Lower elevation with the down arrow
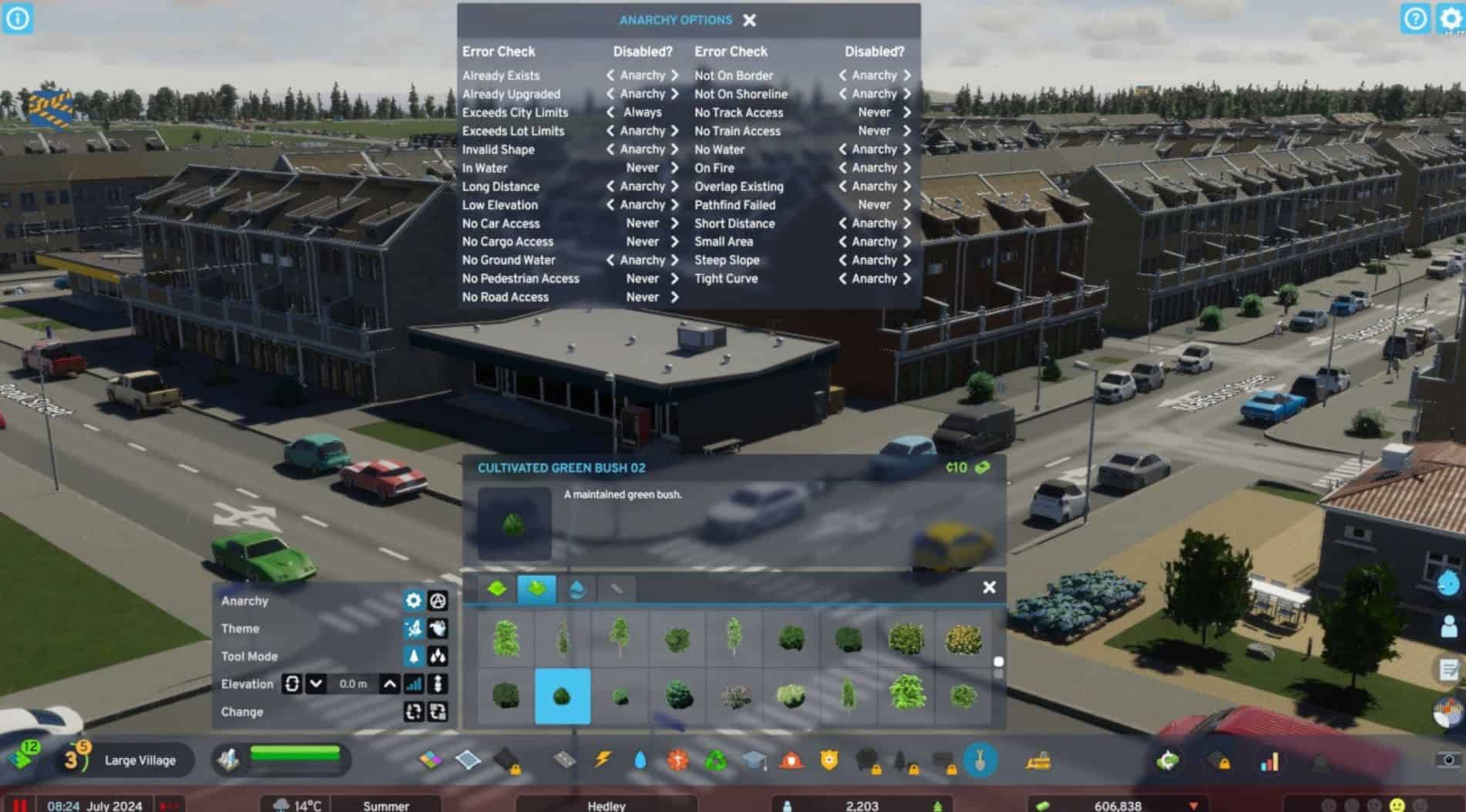1466x812 pixels. pyautogui.click(x=316, y=684)
